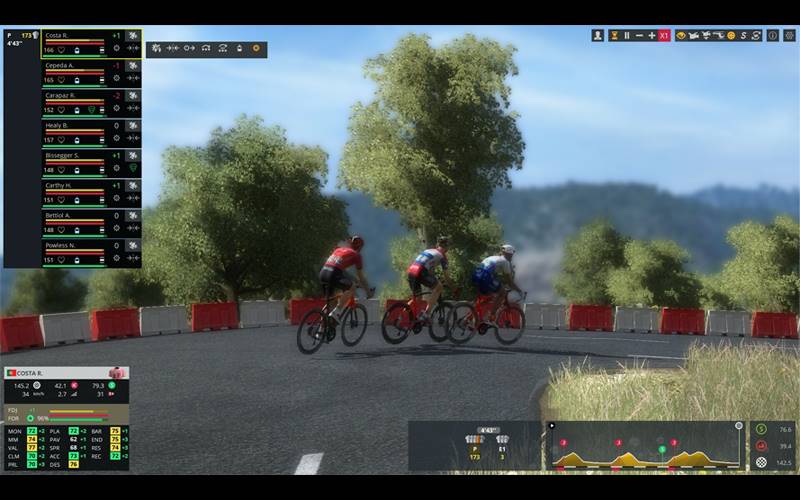Click the red X1 speed indicator
Screen dimensions: 800x500
[664, 35]
